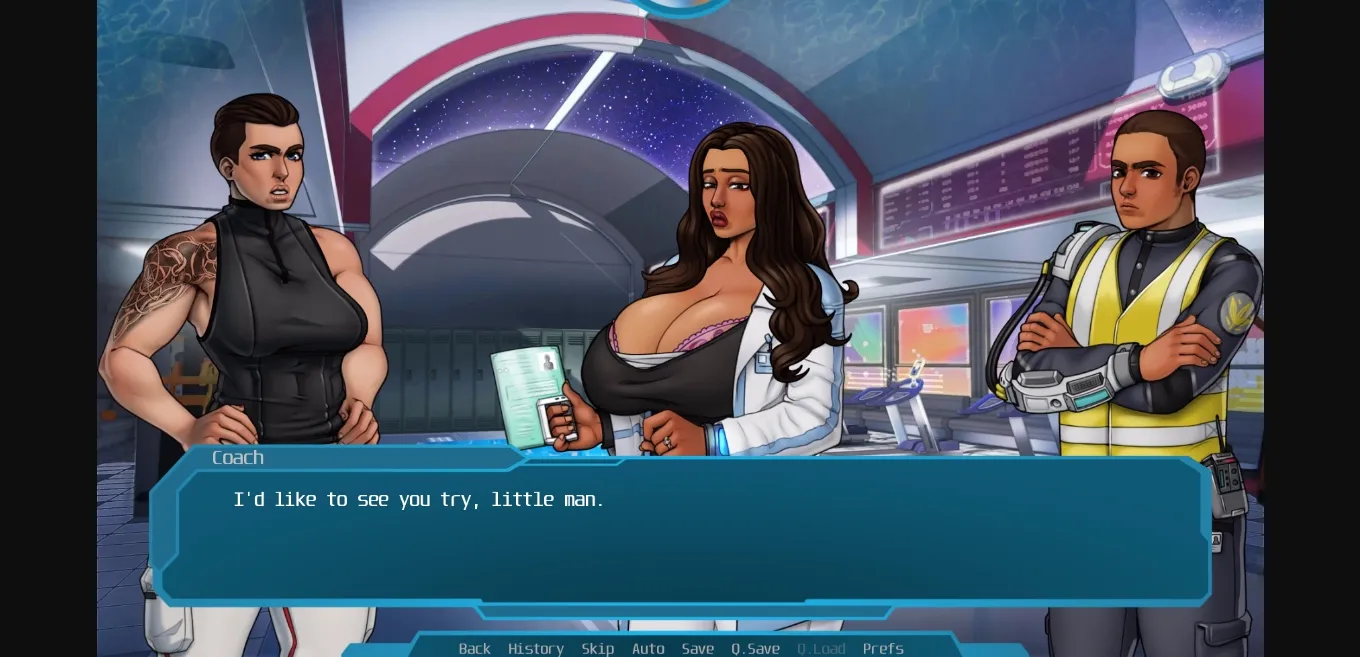Go back with the Back button
1360x657 pixels.
pyautogui.click(x=474, y=648)
